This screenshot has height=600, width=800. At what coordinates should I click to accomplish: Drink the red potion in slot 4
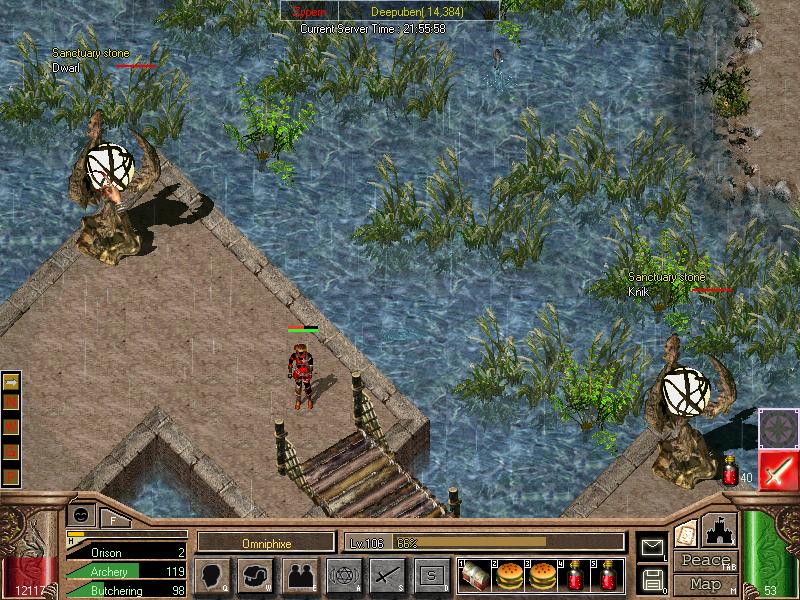(x=575, y=576)
